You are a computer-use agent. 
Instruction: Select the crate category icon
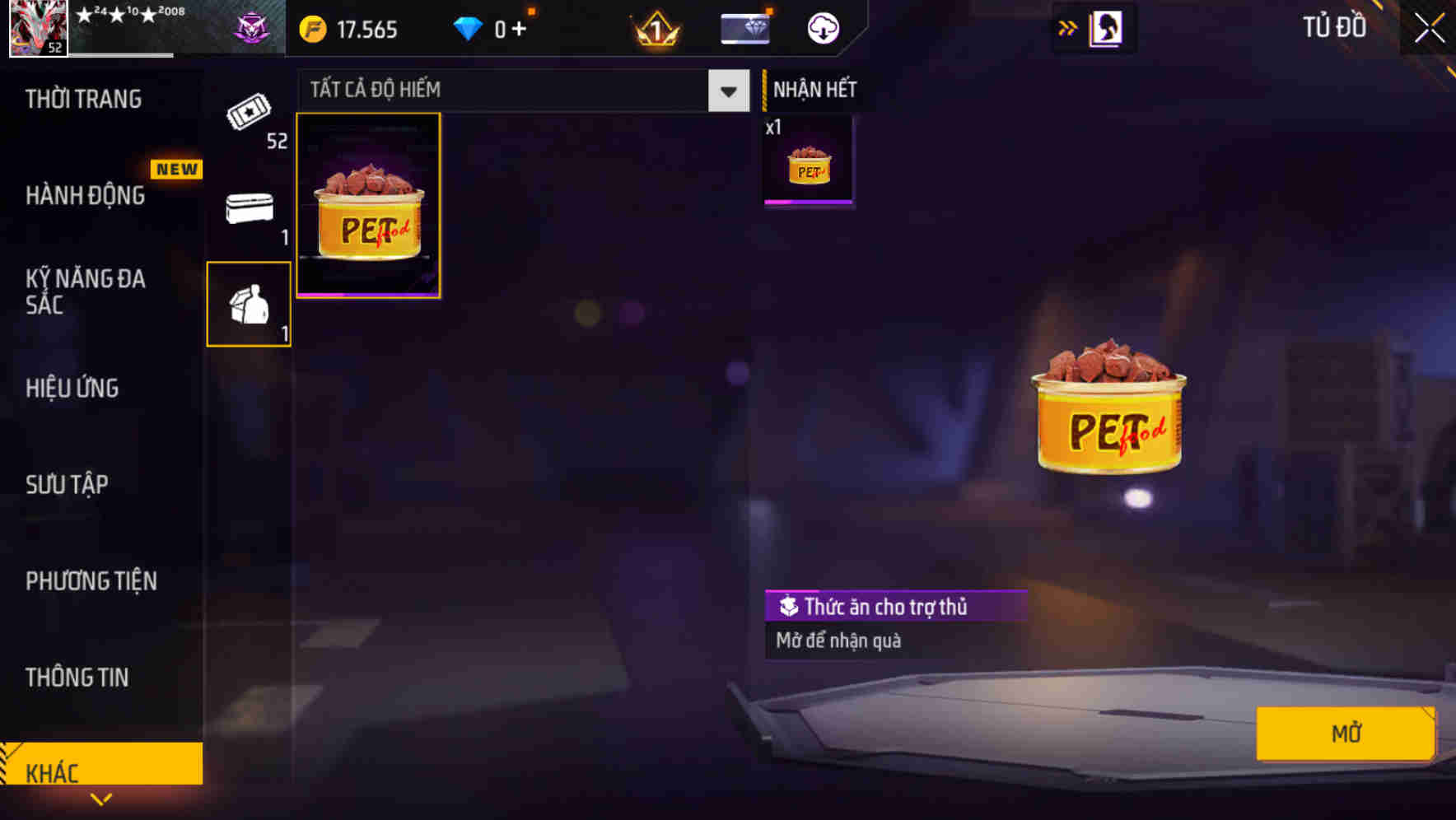pos(248,208)
